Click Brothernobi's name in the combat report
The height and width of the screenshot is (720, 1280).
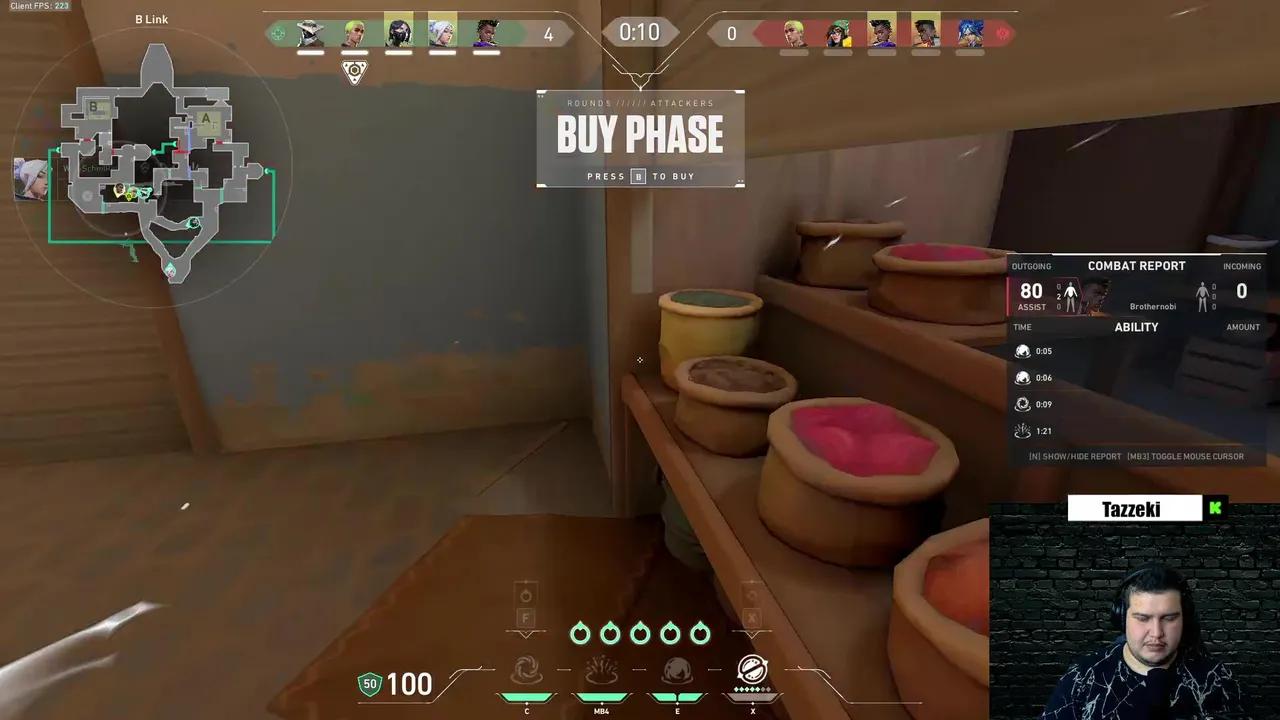(1153, 306)
